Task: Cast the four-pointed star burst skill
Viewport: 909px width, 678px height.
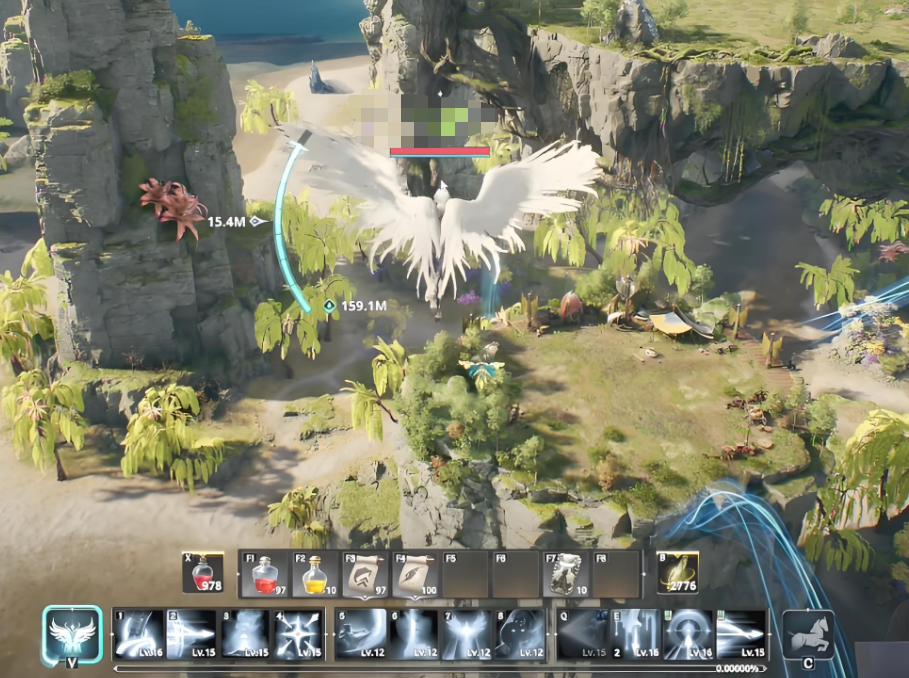Action: point(298,634)
